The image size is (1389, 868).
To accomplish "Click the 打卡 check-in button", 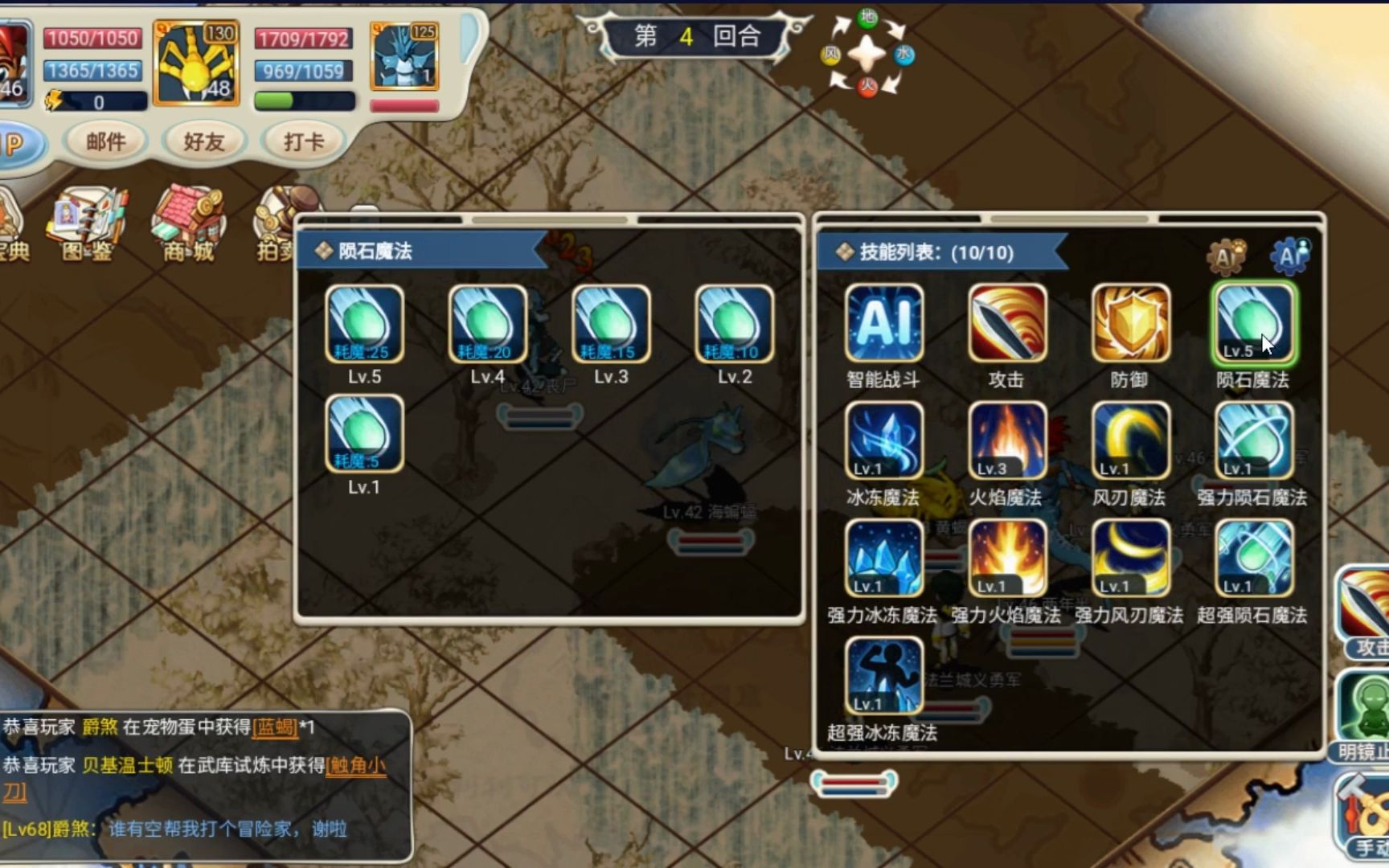I will coord(304,142).
